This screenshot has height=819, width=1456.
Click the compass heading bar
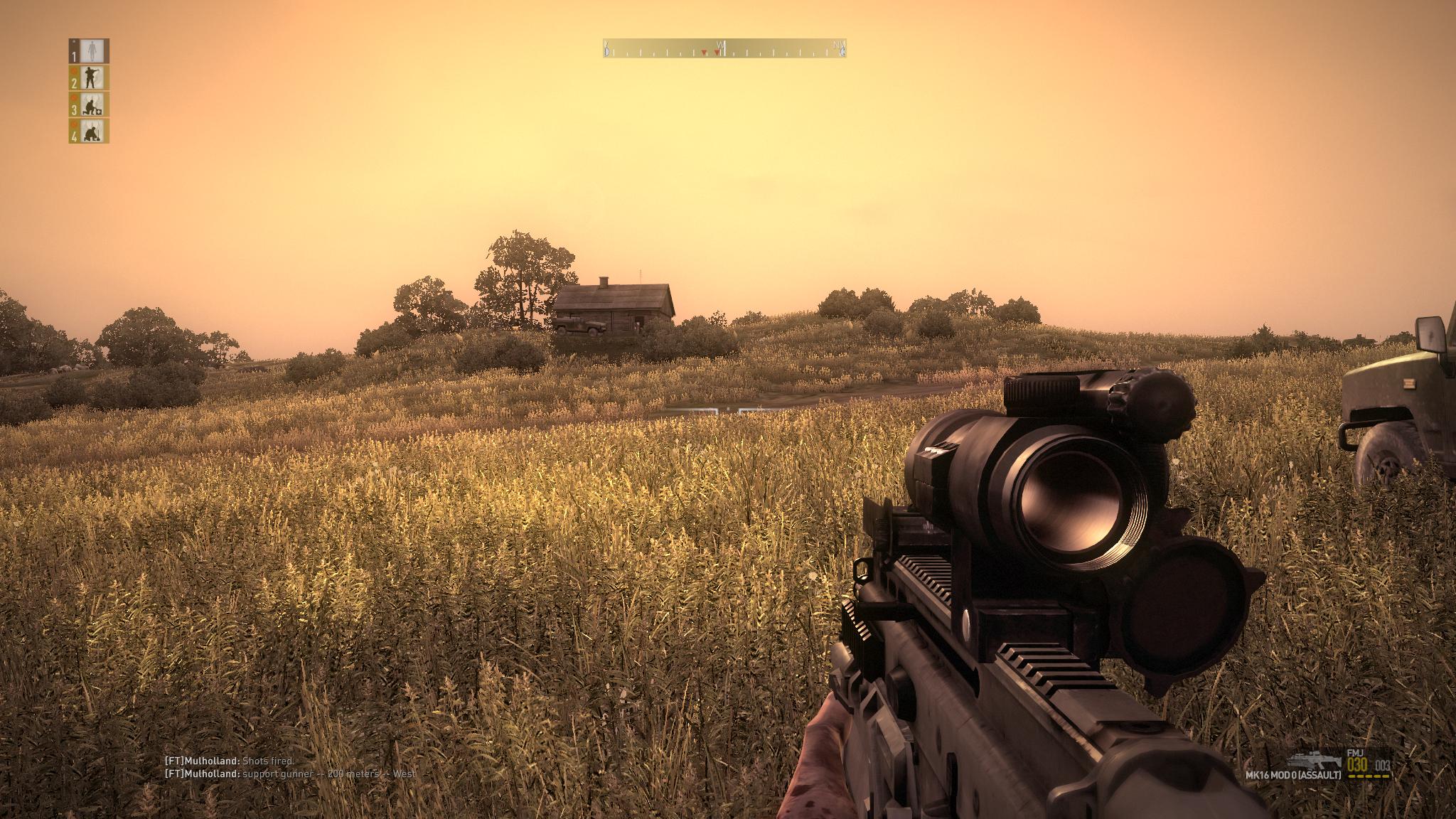[724, 49]
